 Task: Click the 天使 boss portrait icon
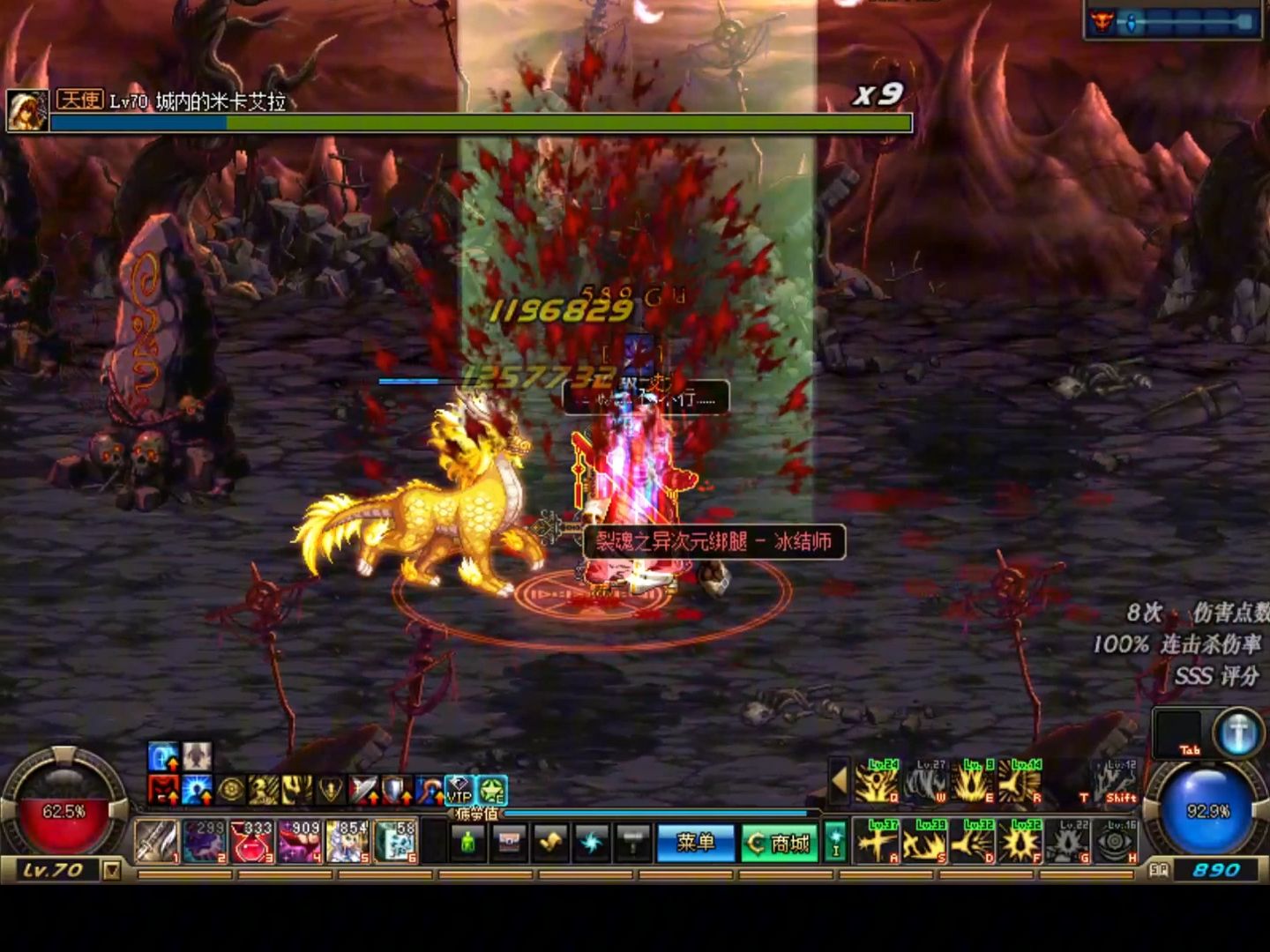(x=27, y=110)
